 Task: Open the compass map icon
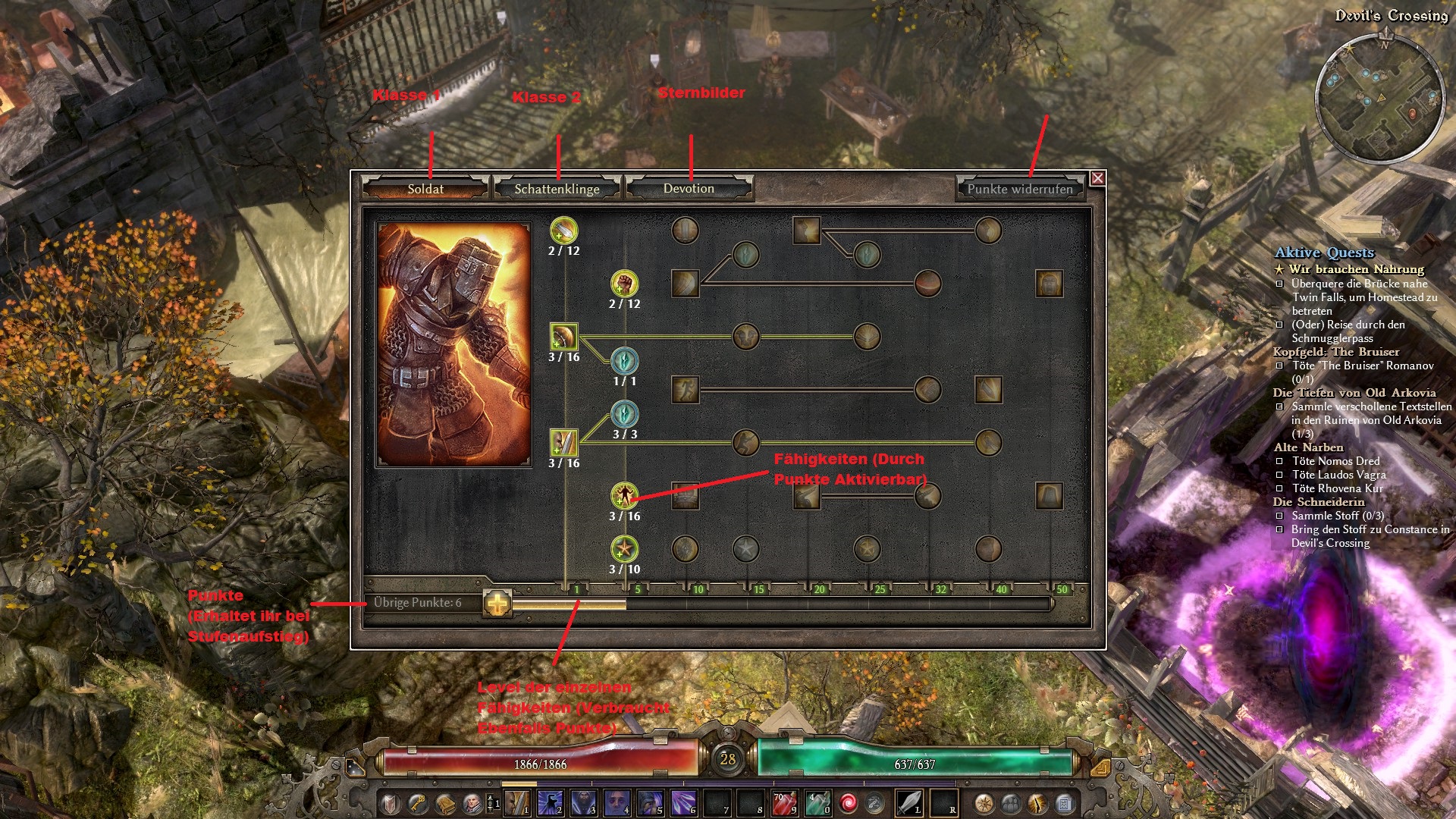click(x=984, y=803)
